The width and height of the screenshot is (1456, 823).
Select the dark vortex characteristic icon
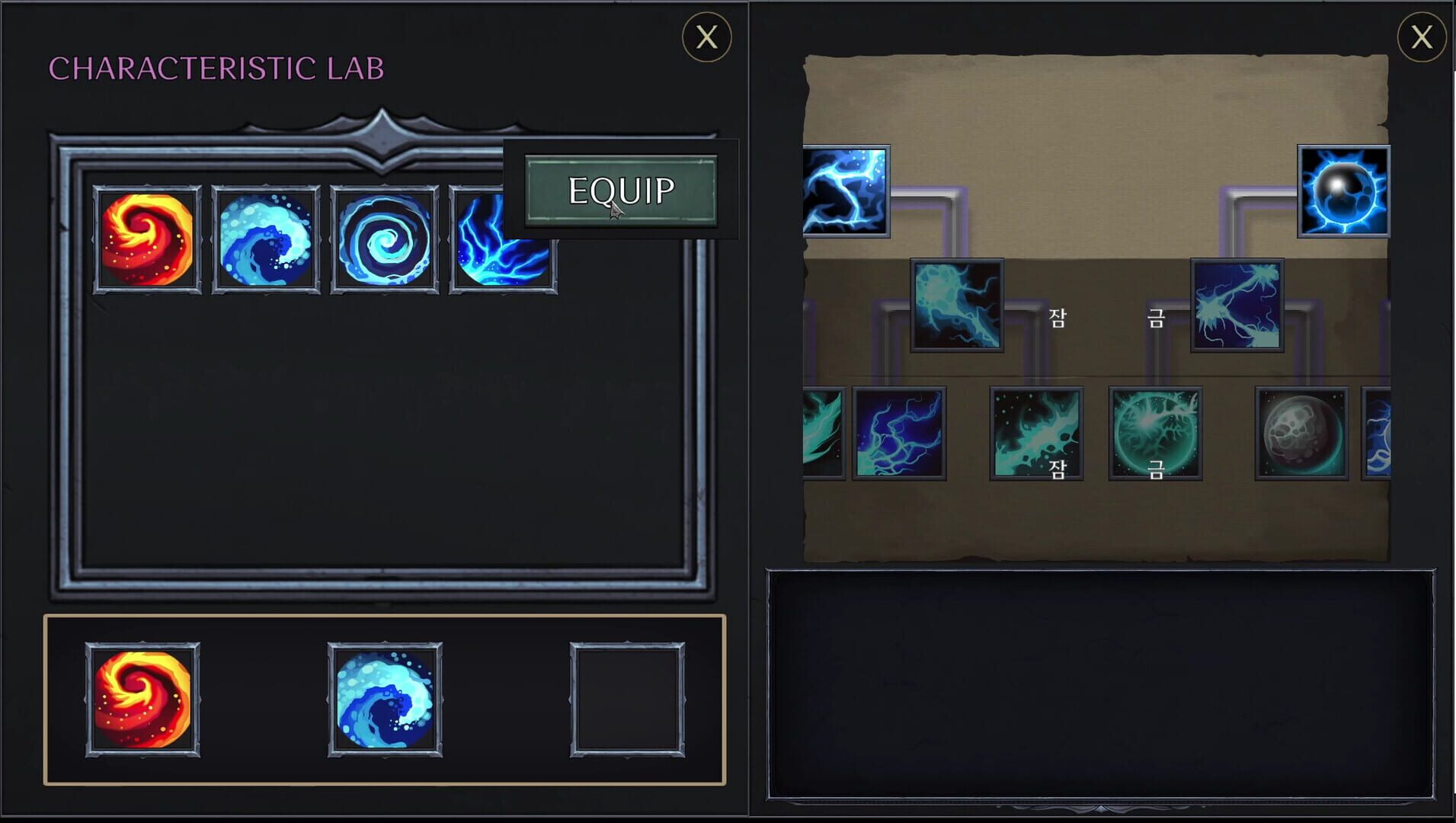385,240
